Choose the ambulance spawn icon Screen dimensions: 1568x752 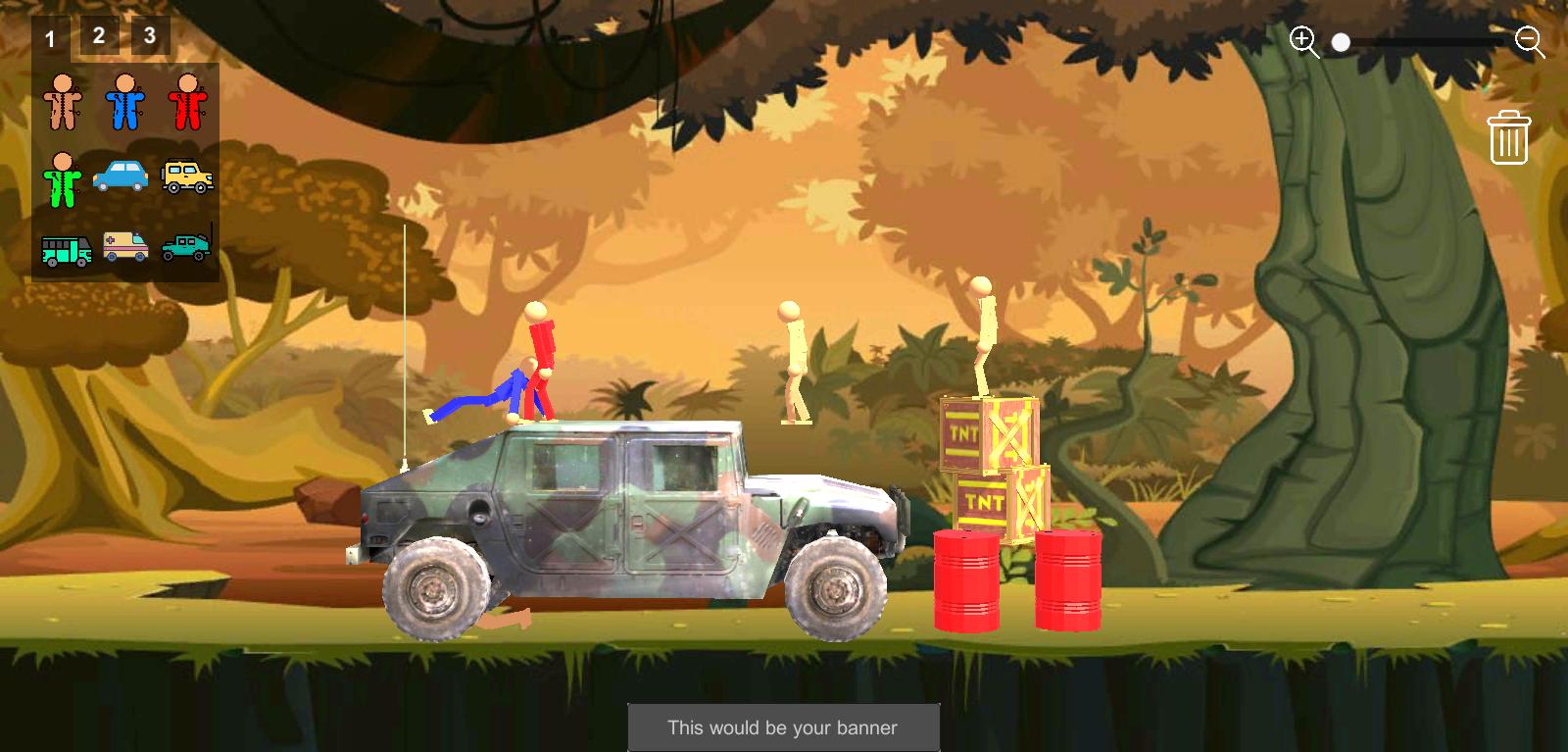coord(122,248)
